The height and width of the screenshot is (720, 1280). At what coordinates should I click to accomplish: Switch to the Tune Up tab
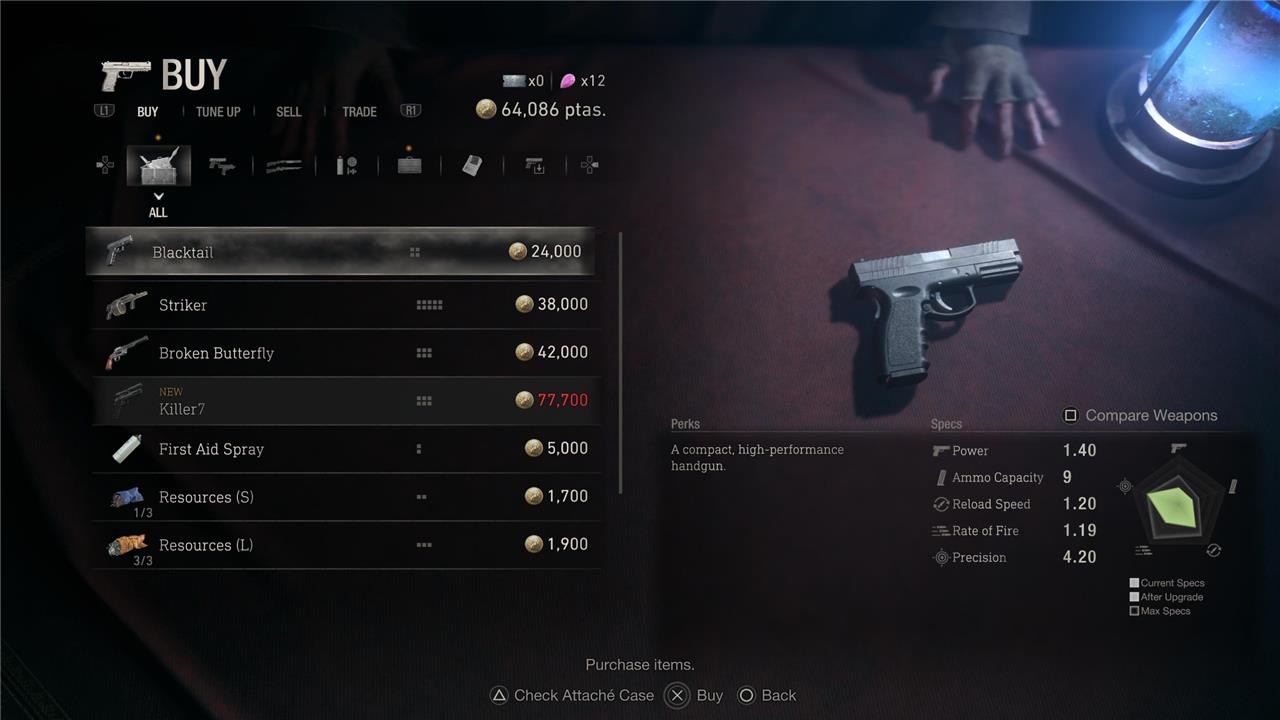218,112
